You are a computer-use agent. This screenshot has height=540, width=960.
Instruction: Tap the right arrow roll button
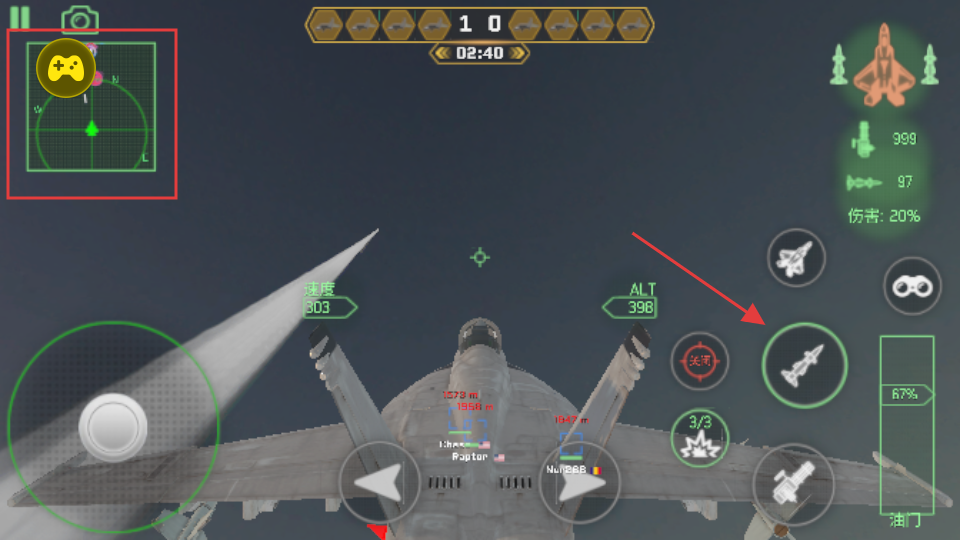579,483
